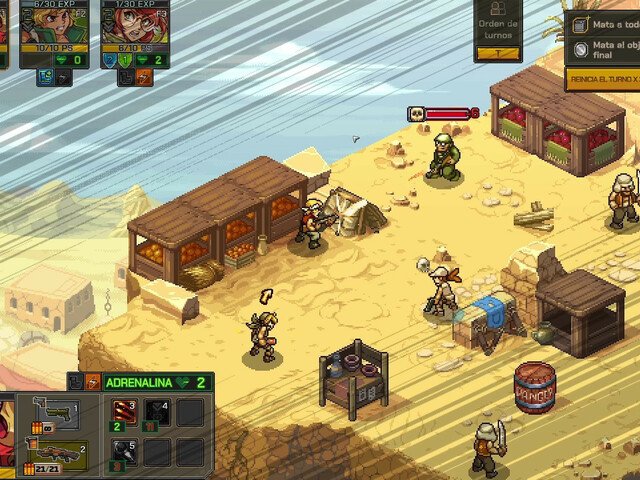
Task: Click the Reinicia el turno button
Action: click(602, 78)
